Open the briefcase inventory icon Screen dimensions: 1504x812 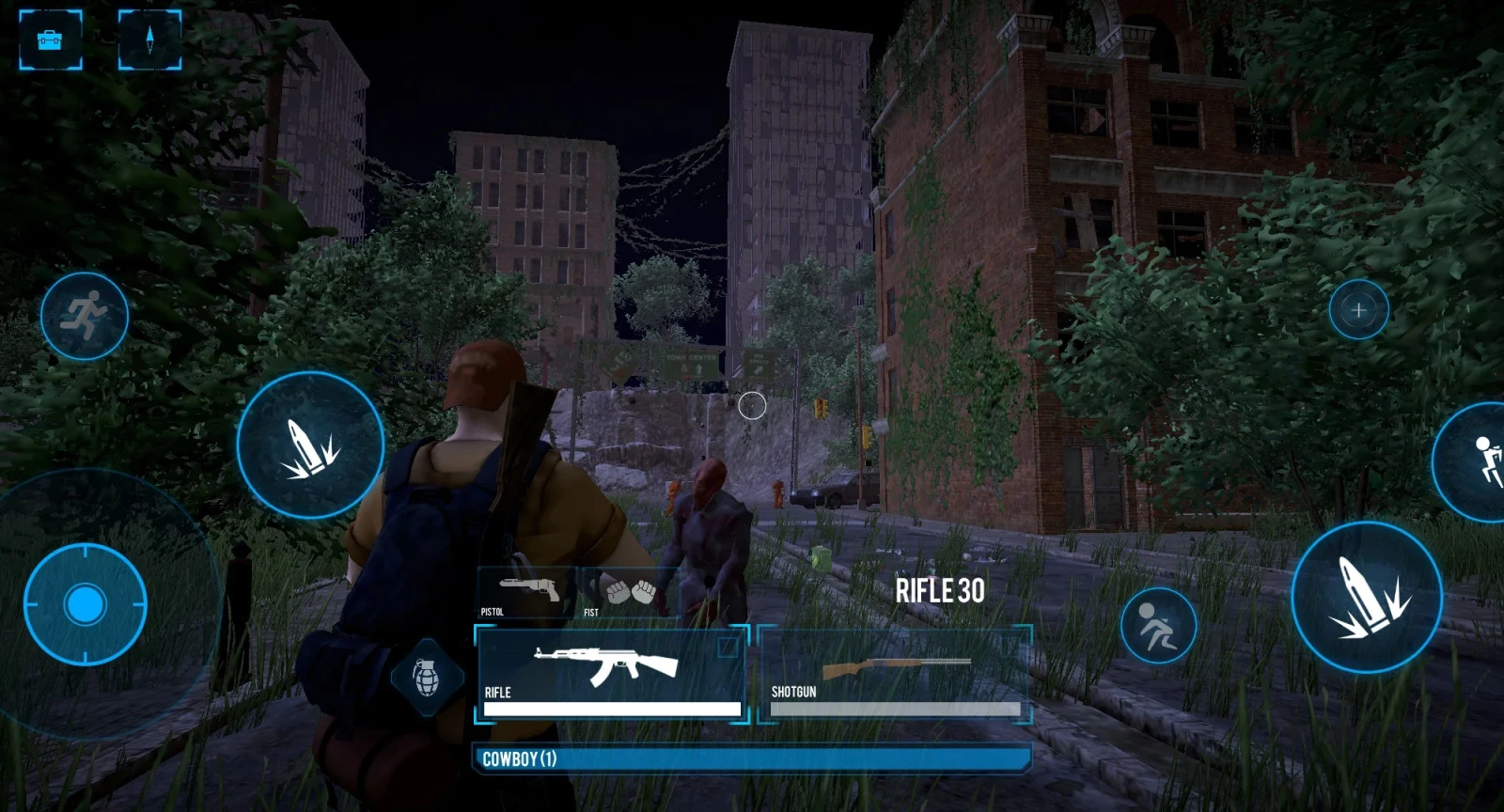[x=50, y=39]
